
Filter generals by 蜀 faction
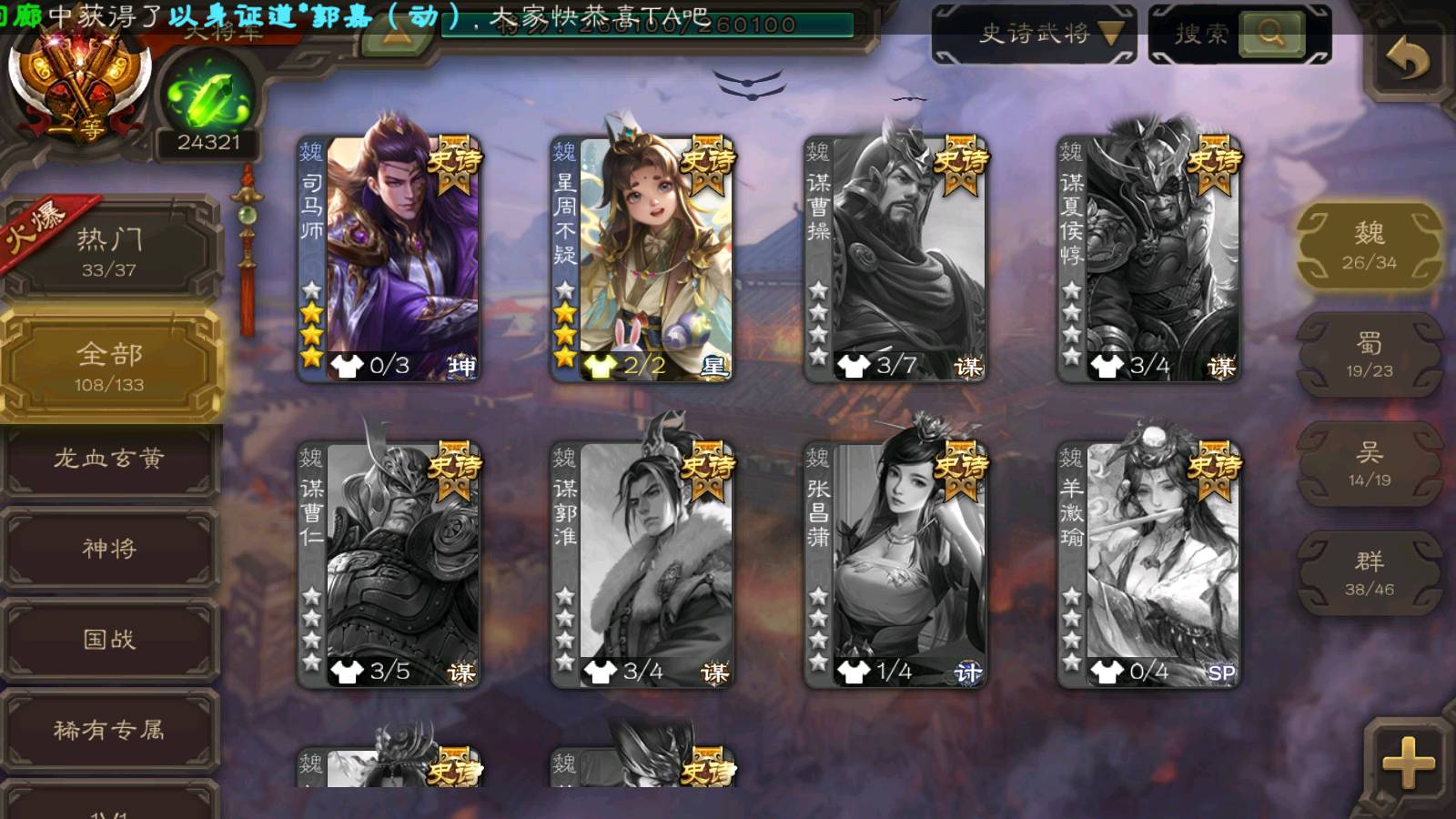click(x=1369, y=355)
